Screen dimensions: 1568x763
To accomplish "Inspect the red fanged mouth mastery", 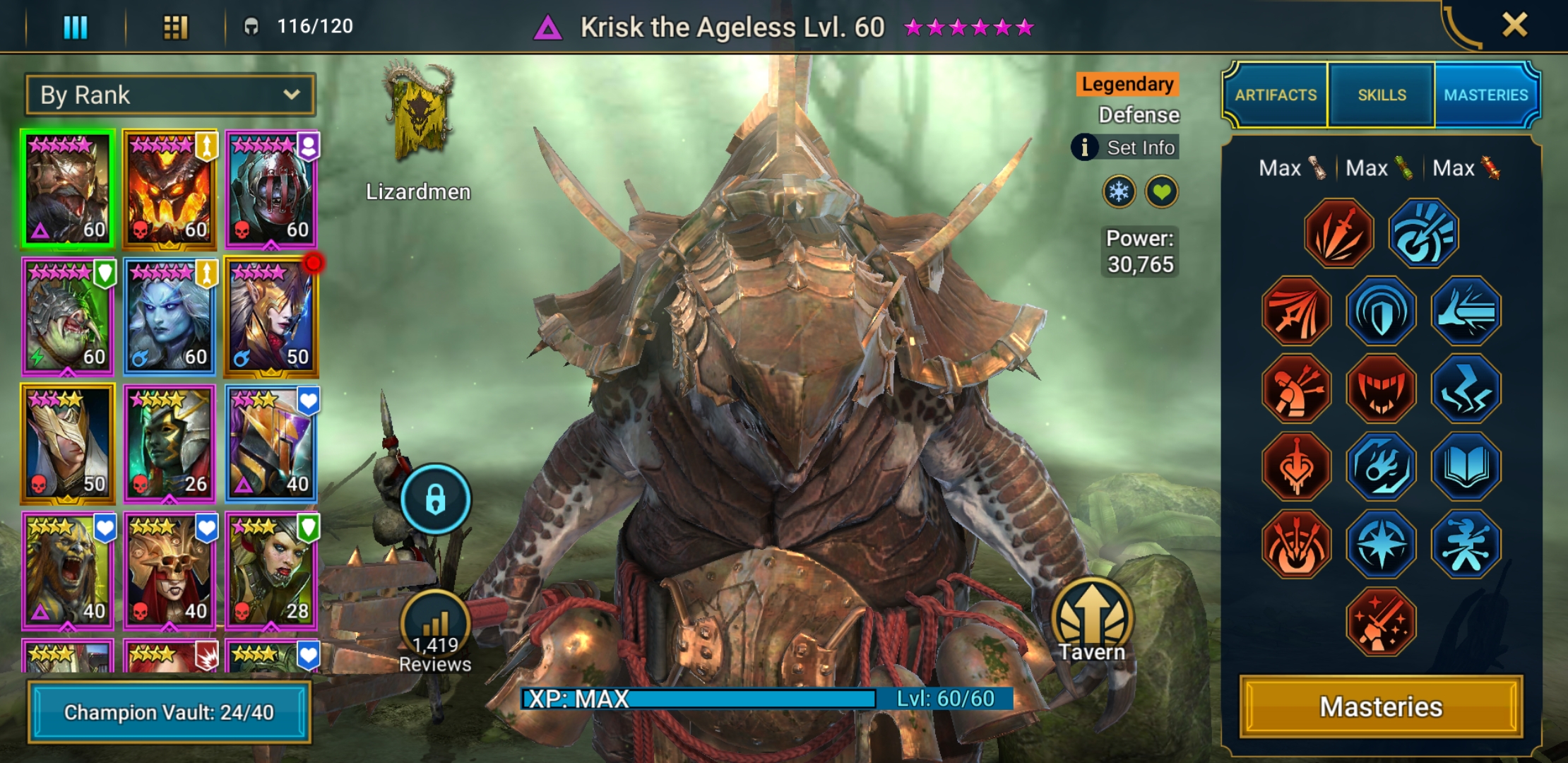I will tap(1381, 389).
